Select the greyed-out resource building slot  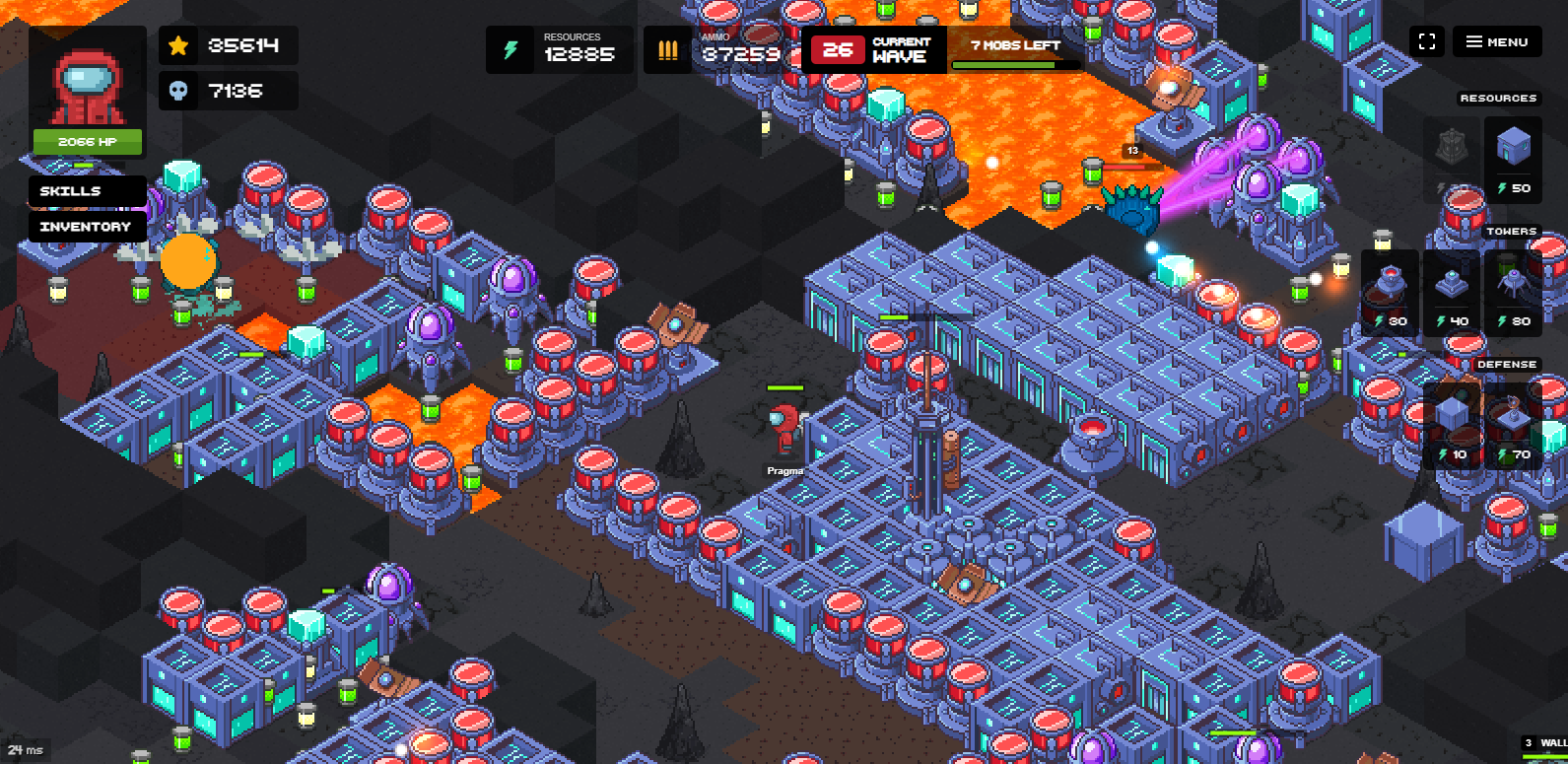click(1451, 160)
